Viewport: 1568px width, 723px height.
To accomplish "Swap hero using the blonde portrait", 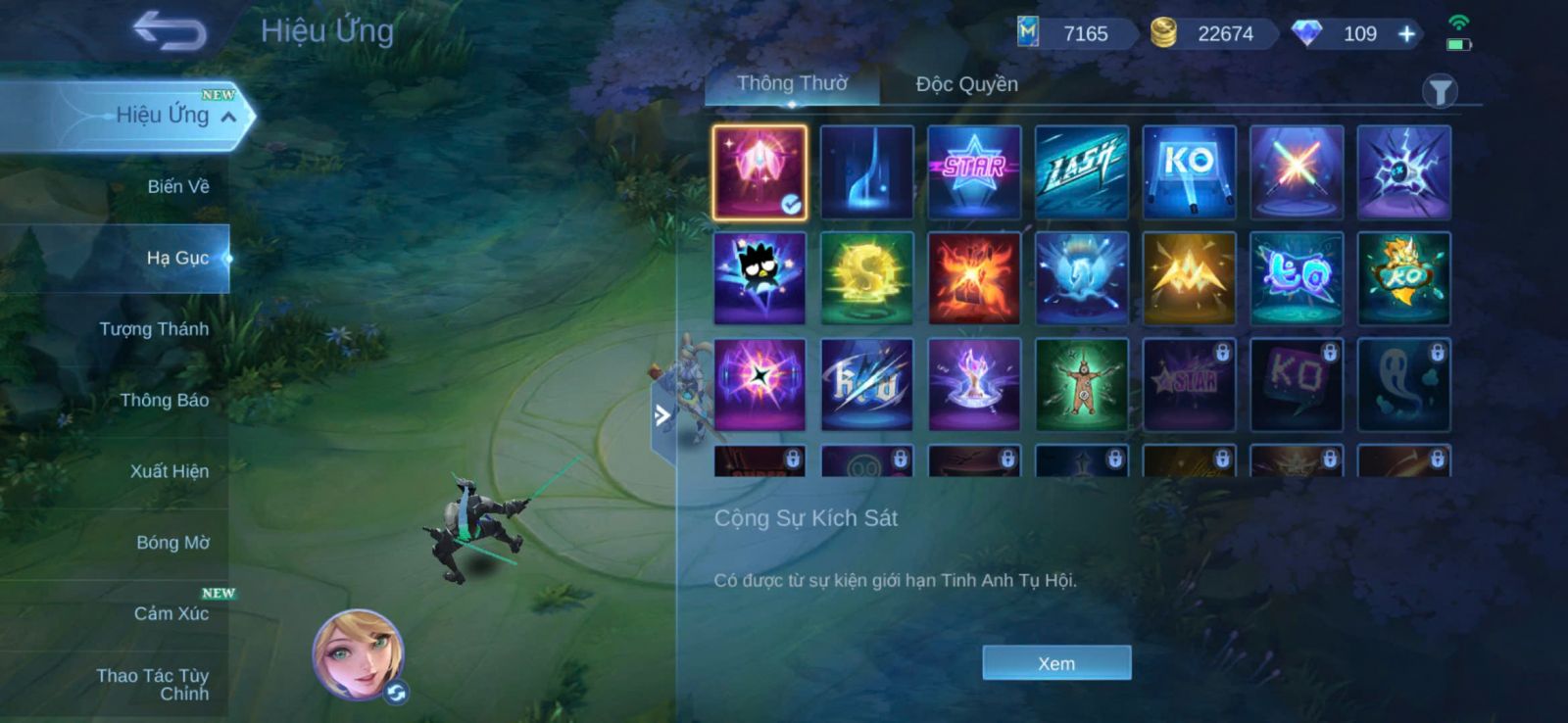I will click(359, 652).
